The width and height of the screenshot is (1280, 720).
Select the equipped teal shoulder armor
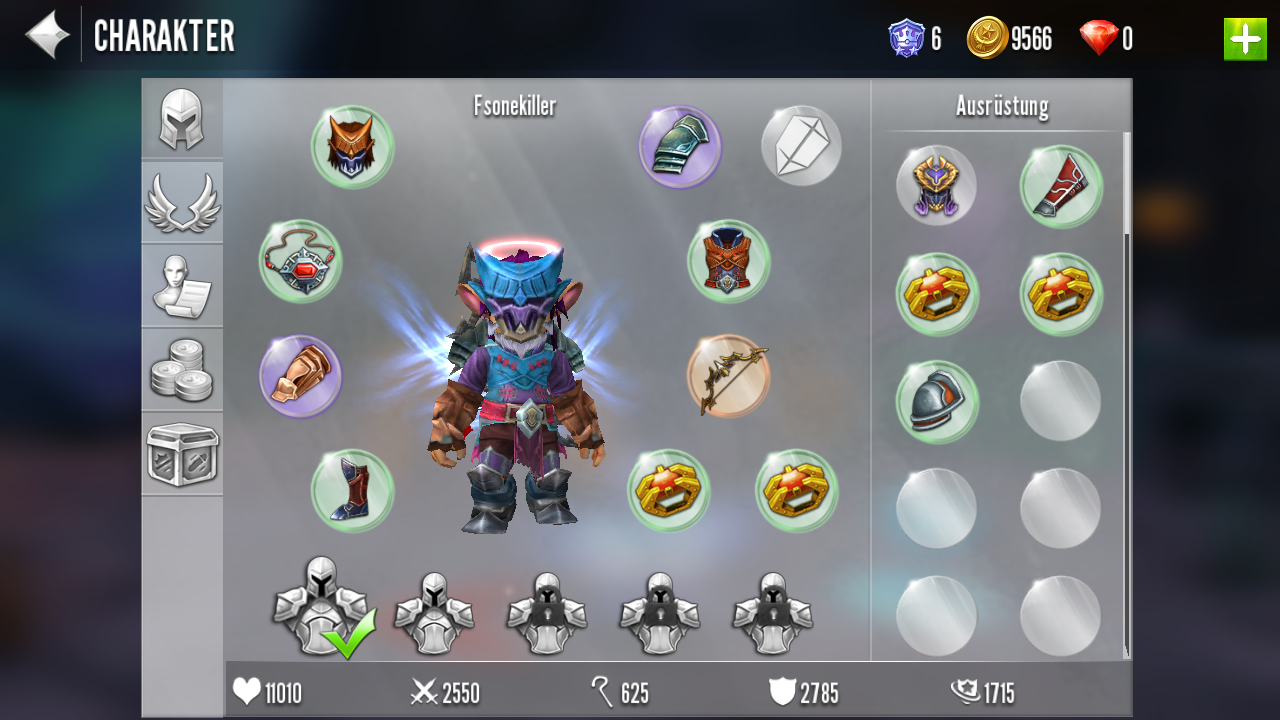coord(680,147)
